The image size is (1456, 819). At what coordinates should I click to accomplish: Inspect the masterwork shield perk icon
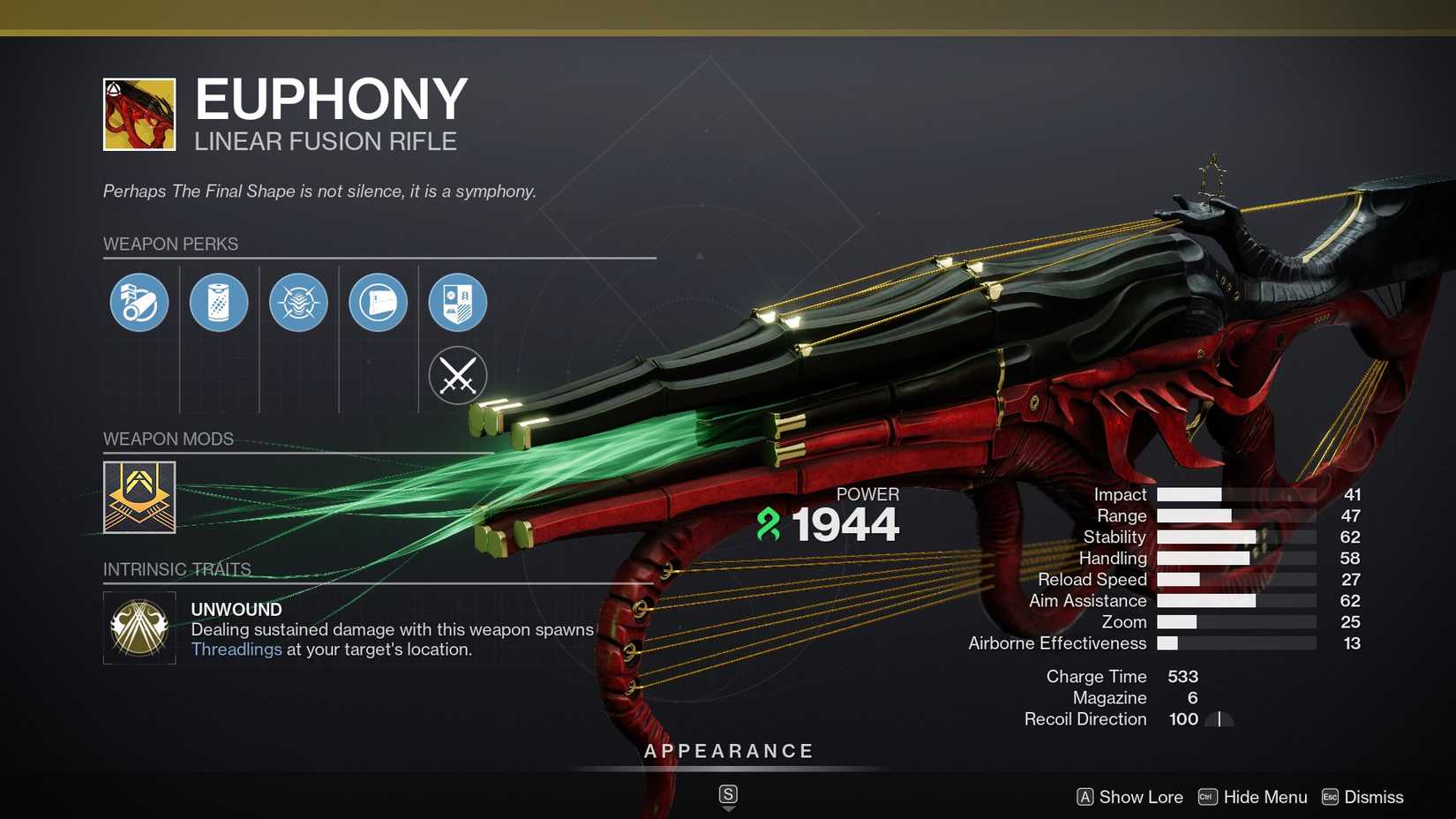coord(457,302)
